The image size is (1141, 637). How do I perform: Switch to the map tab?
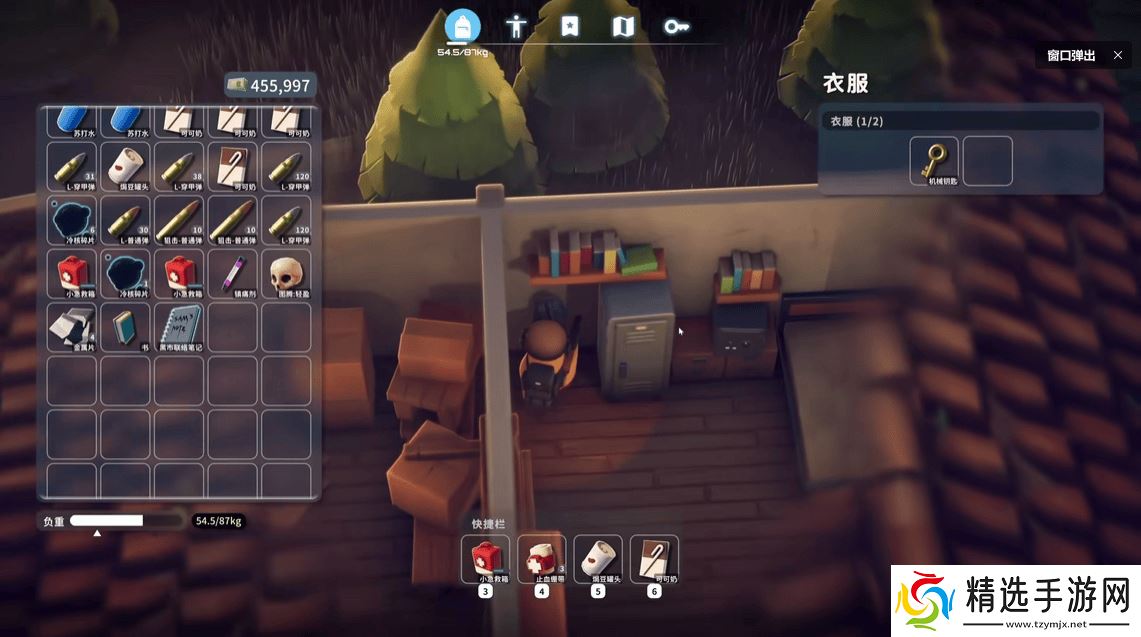click(623, 26)
